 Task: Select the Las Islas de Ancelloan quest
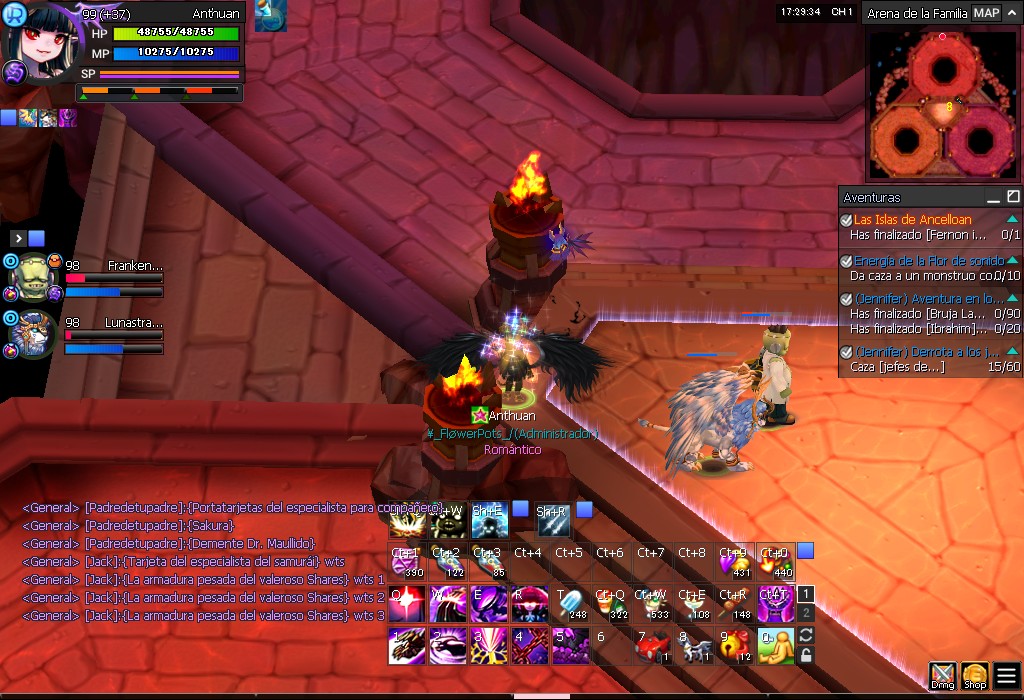point(912,220)
